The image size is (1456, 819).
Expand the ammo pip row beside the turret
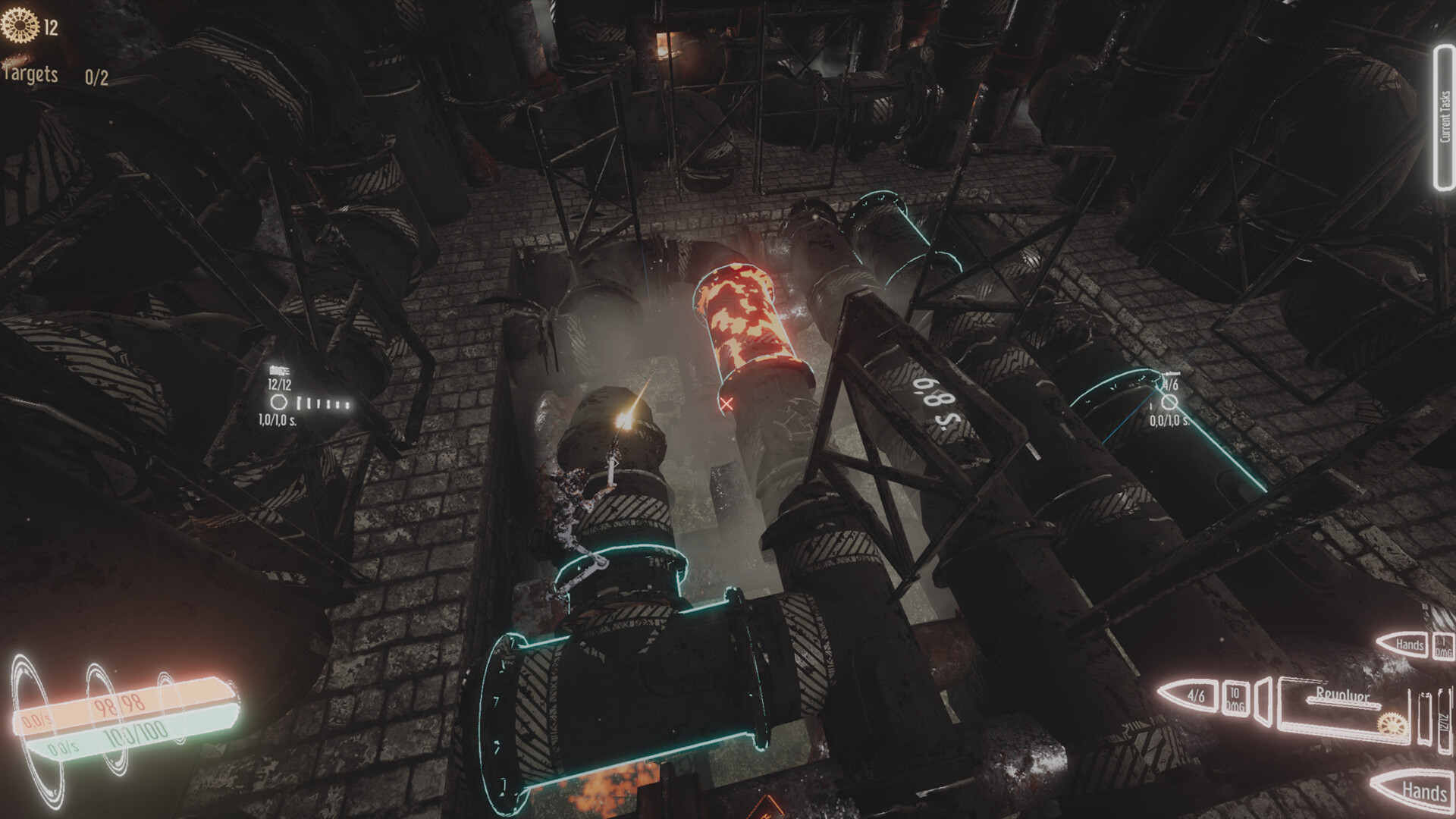[323, 403]
